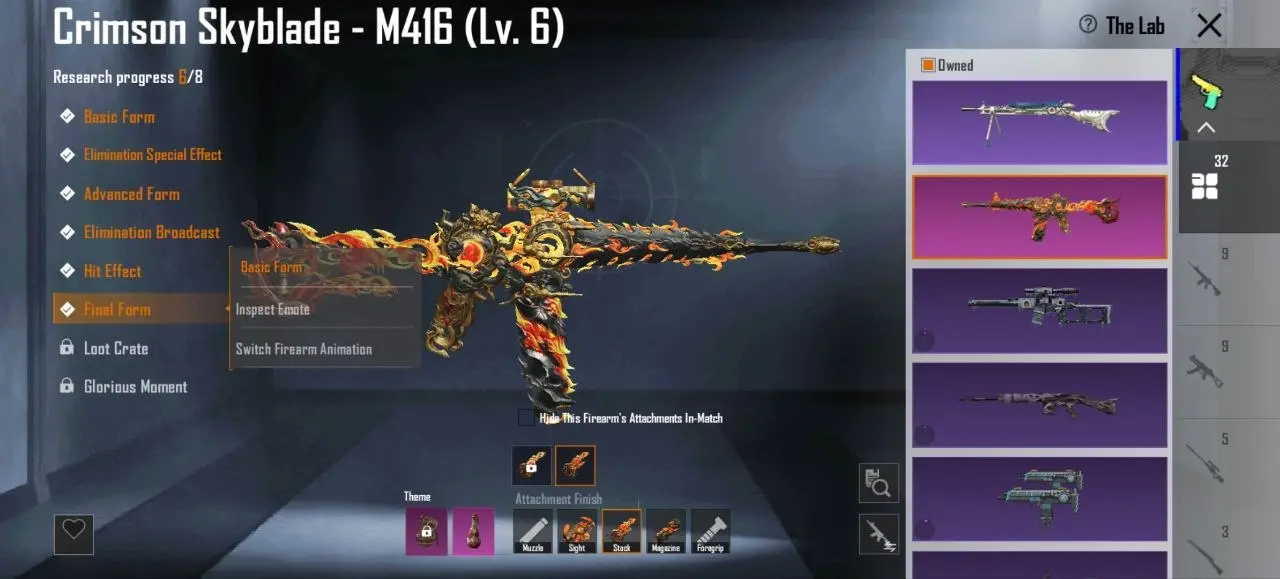The image size is (1280, 579).
Task: View the locked Glorious Moment upgrade
Action: click(135, 387)
